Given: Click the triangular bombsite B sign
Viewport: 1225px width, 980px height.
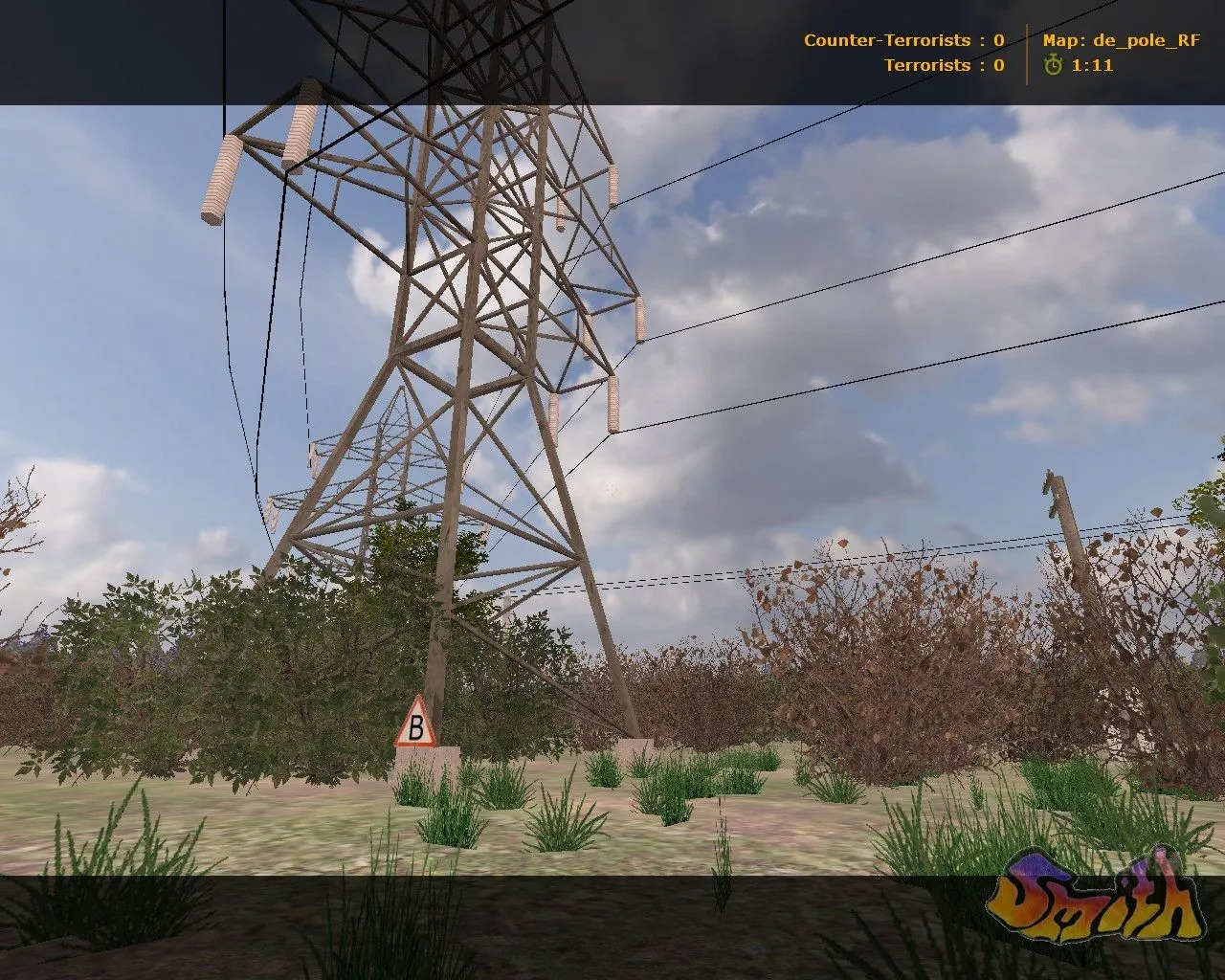Looking at the screenshot, I should (x=416, y=730).
